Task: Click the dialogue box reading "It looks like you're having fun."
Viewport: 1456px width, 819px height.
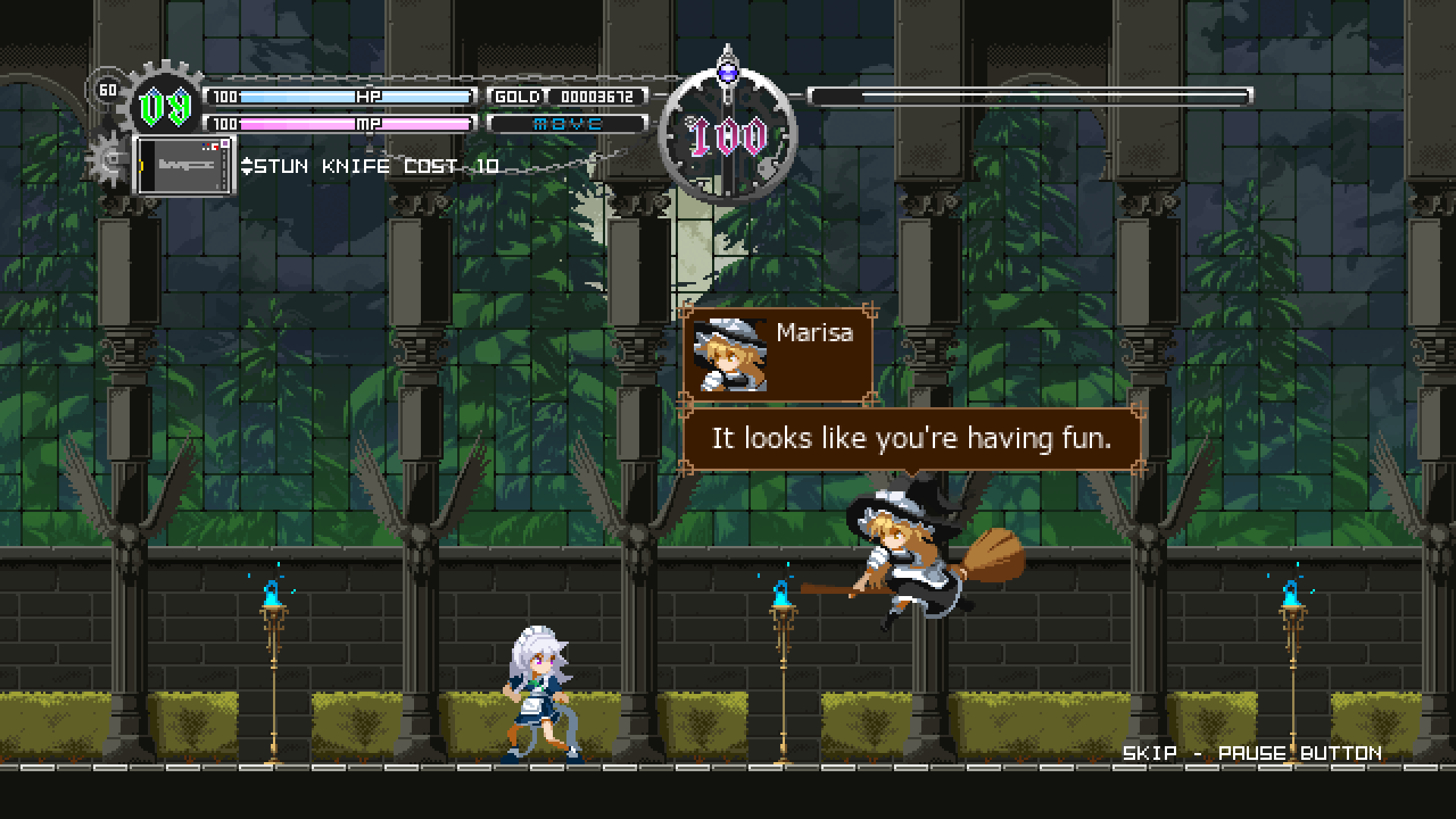Action: tap(911, 439)
